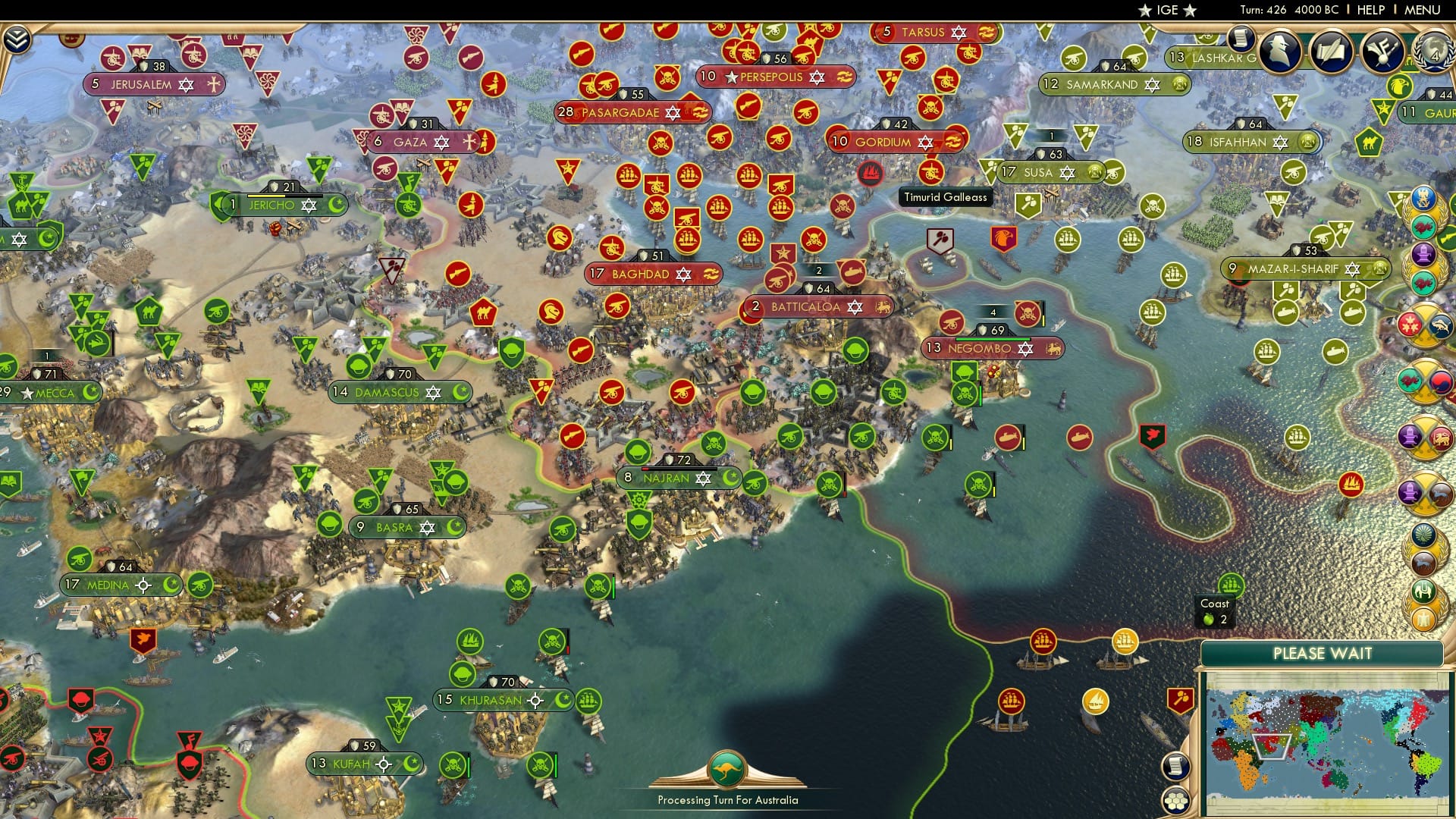Open HELP from the top bar

(x=1369, y=10)
